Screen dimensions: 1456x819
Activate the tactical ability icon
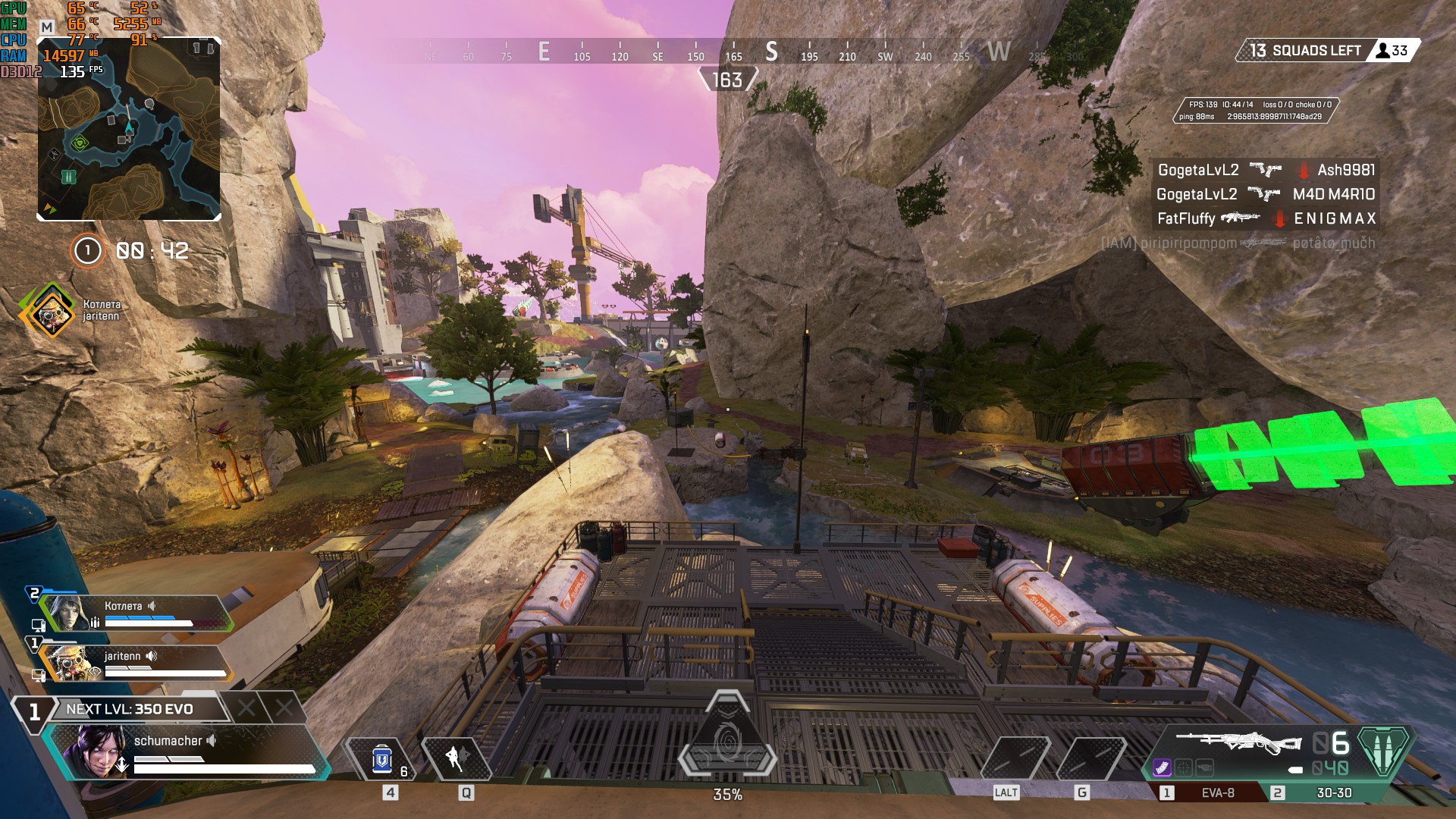click(456, 758)
